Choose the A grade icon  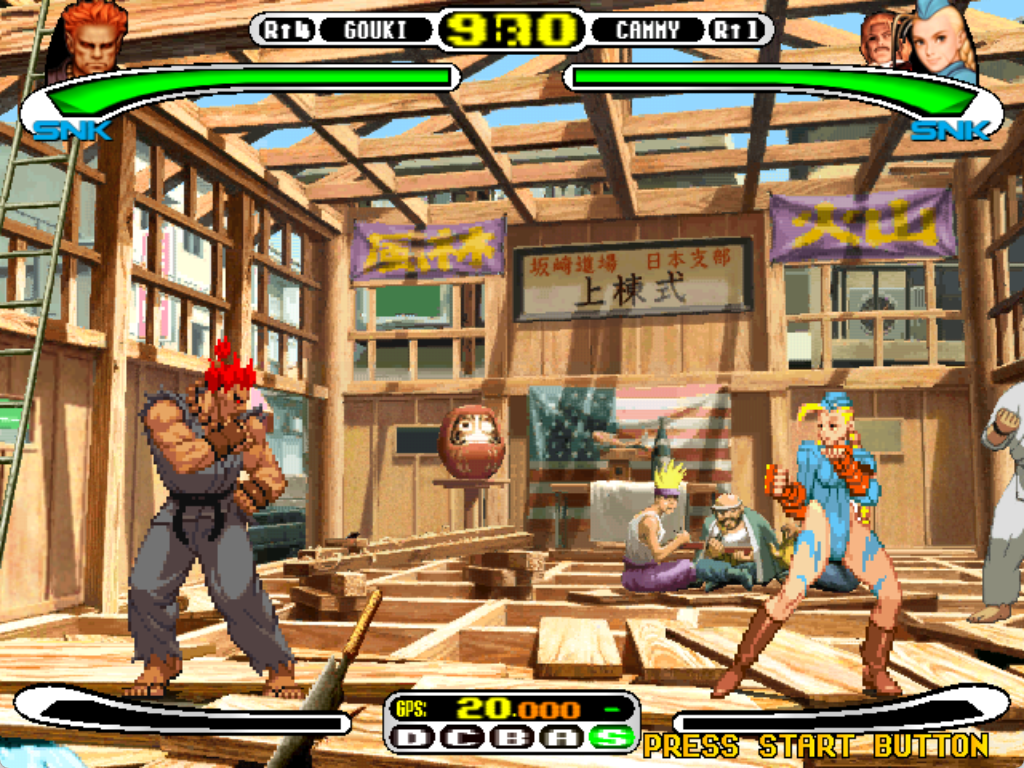(x=562, y=738)
